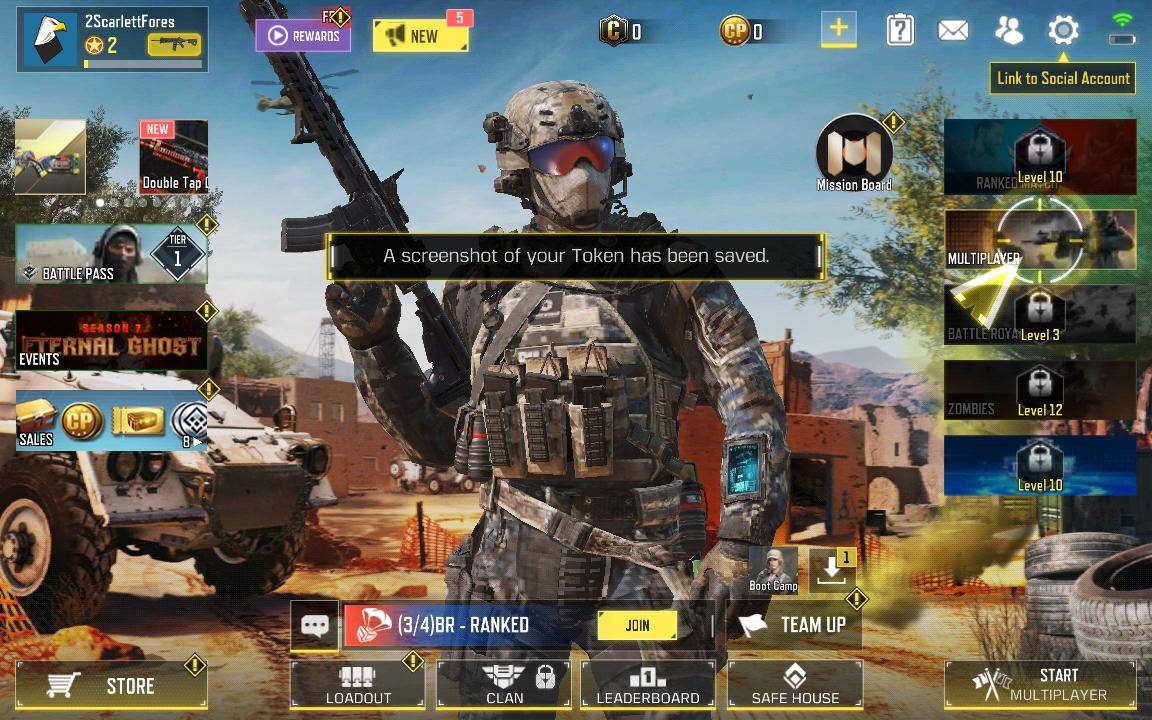1152x720 pixels.
Task: Open the Loadout menu
Action: [x=358, y=685]
